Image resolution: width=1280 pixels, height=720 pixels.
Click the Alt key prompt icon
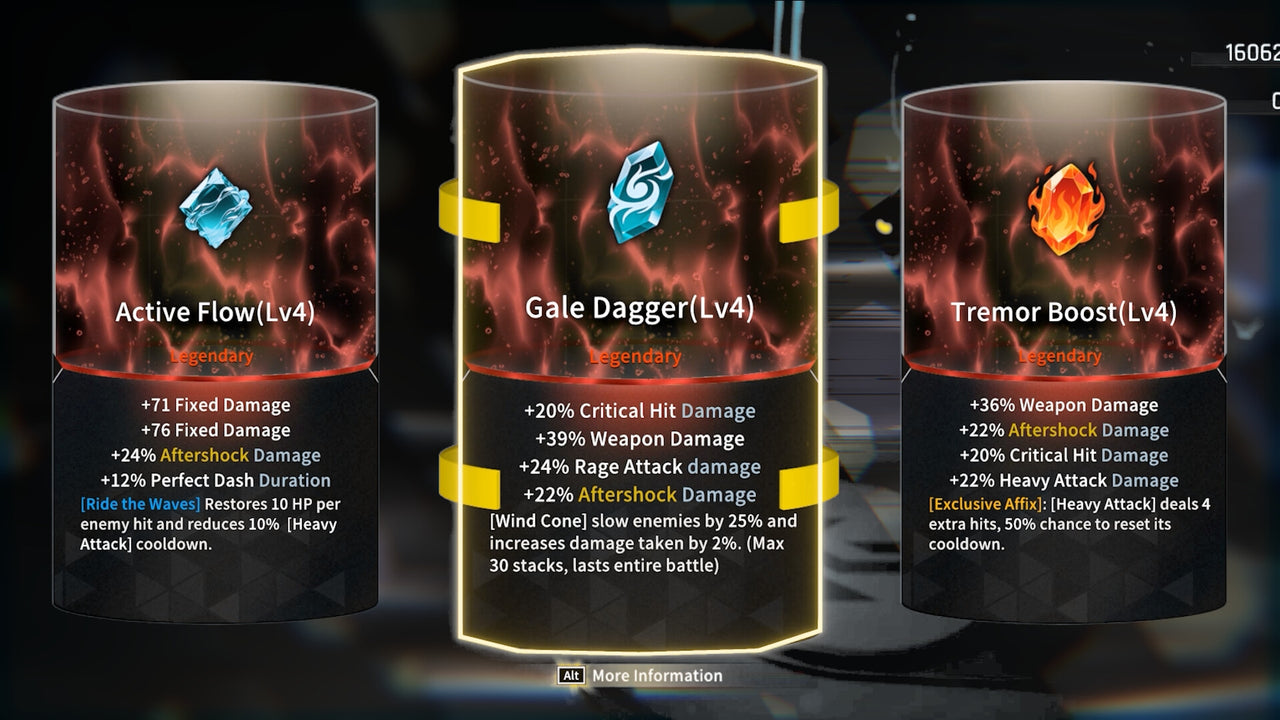(x=570, y=676)
